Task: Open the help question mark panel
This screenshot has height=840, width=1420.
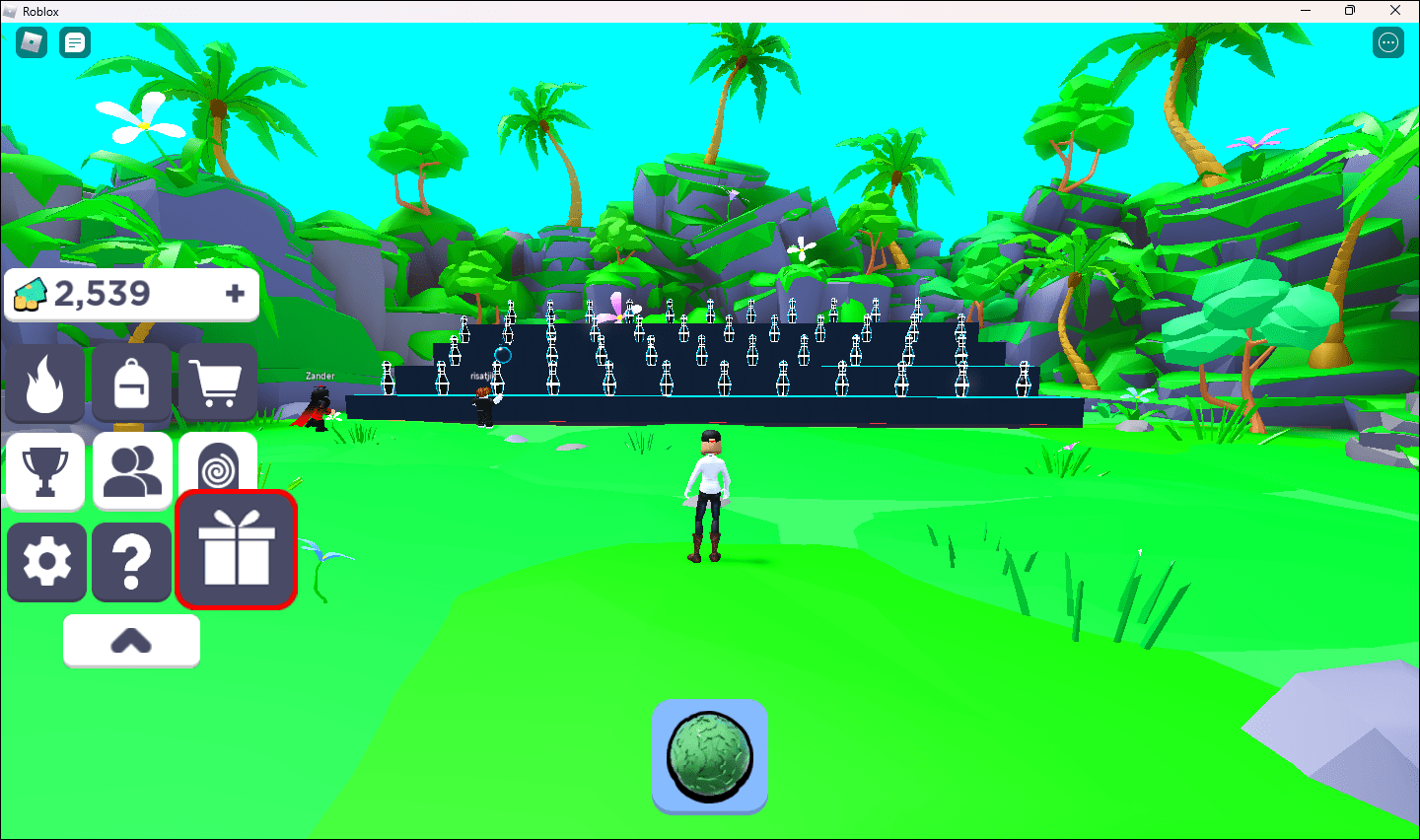Action: [x=131, y=562]
